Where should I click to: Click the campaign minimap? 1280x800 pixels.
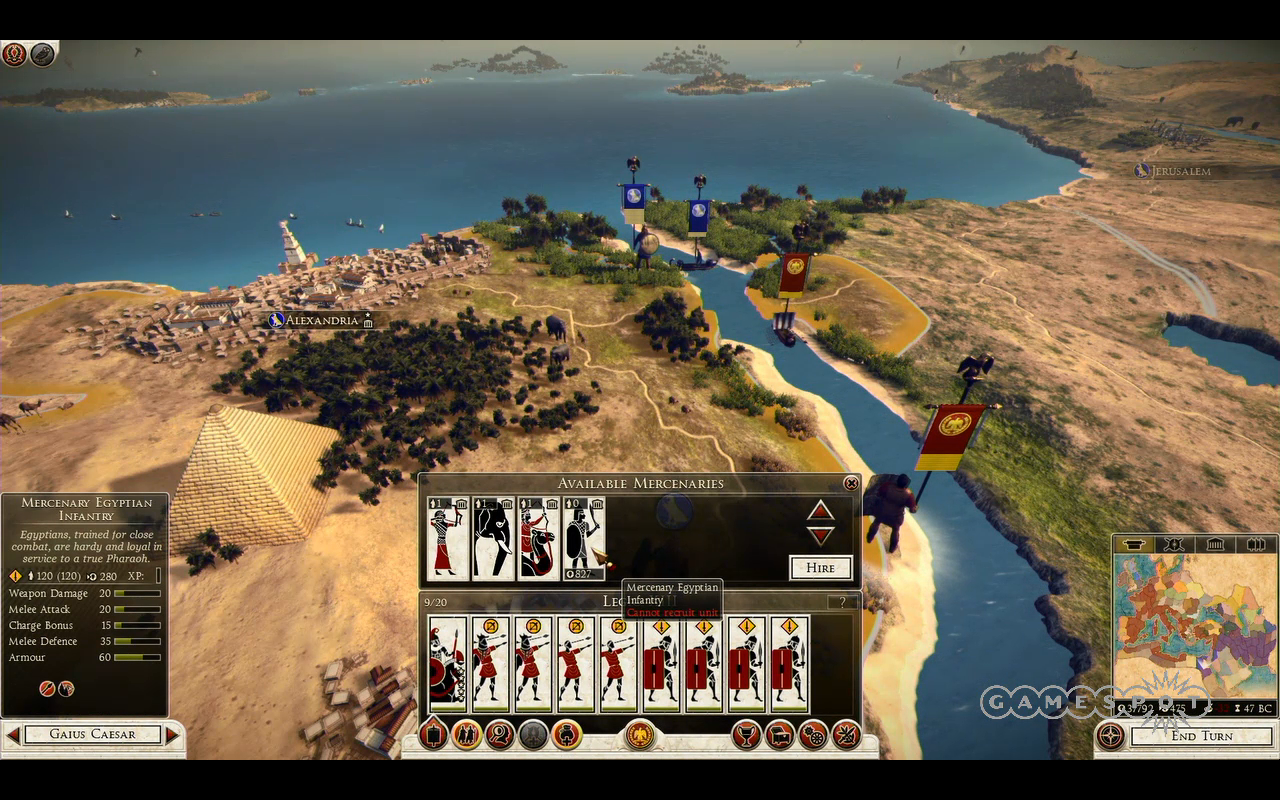(1193, 627)
